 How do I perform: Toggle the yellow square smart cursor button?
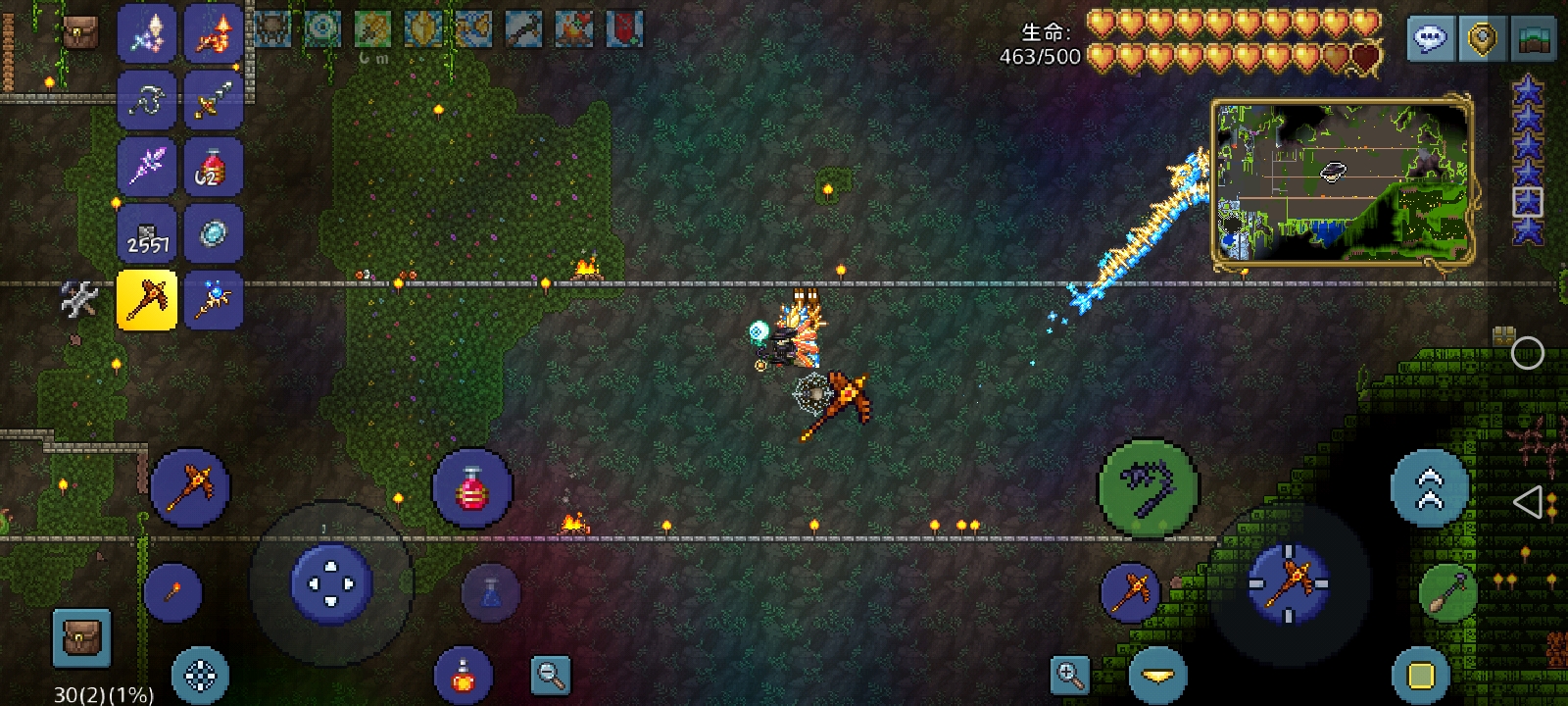[1421, 675]
